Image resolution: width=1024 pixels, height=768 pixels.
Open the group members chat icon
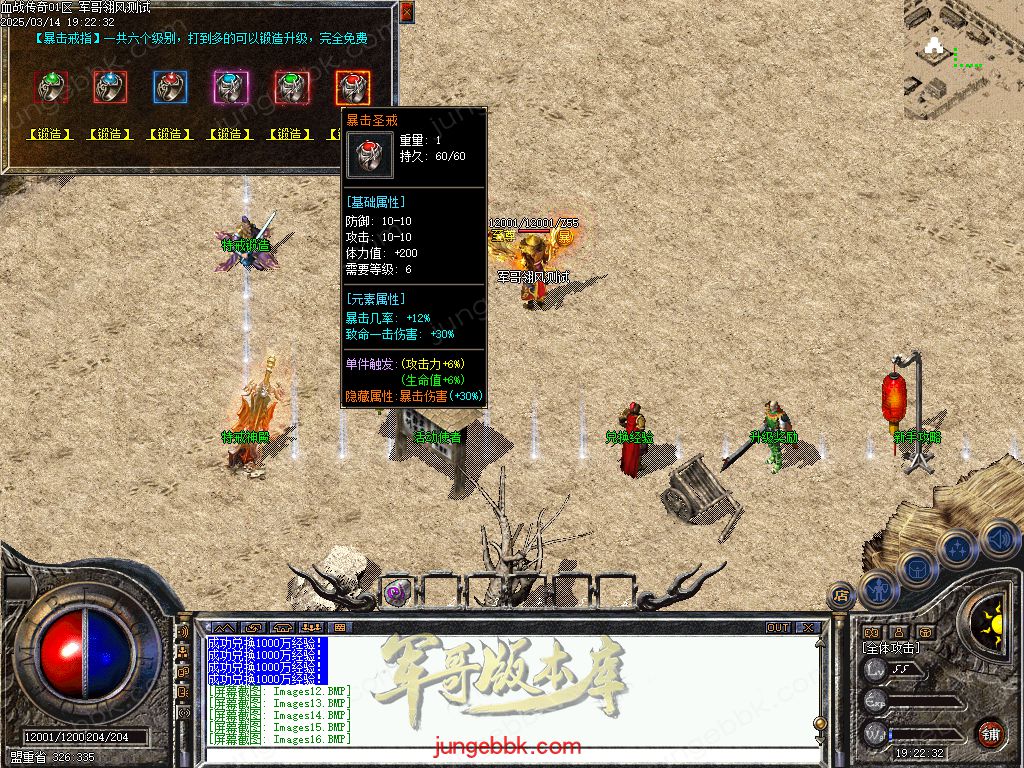pyautogui.click(x=312, y=628)
